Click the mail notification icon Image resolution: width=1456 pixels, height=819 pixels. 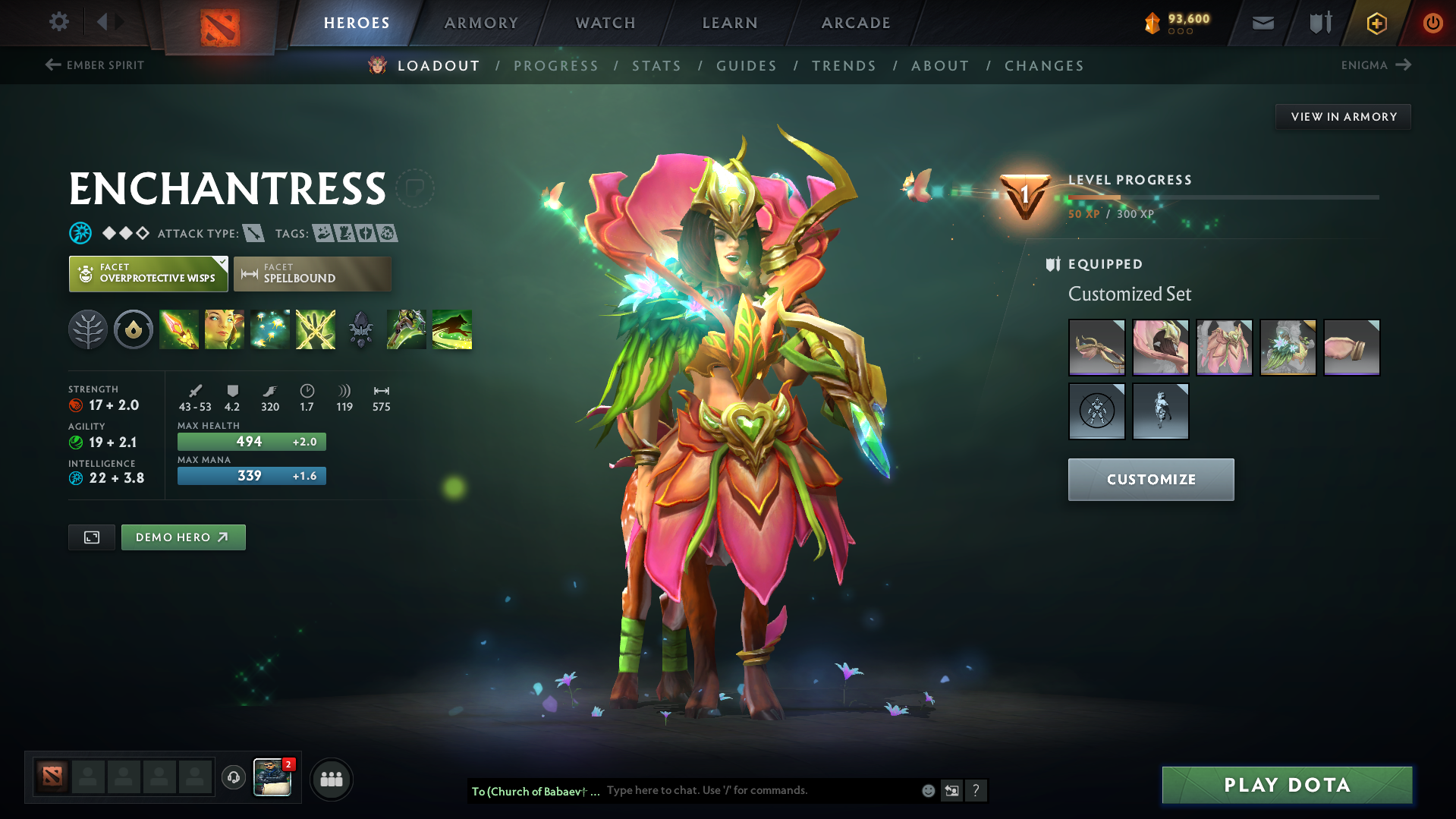click(1262, 23)
